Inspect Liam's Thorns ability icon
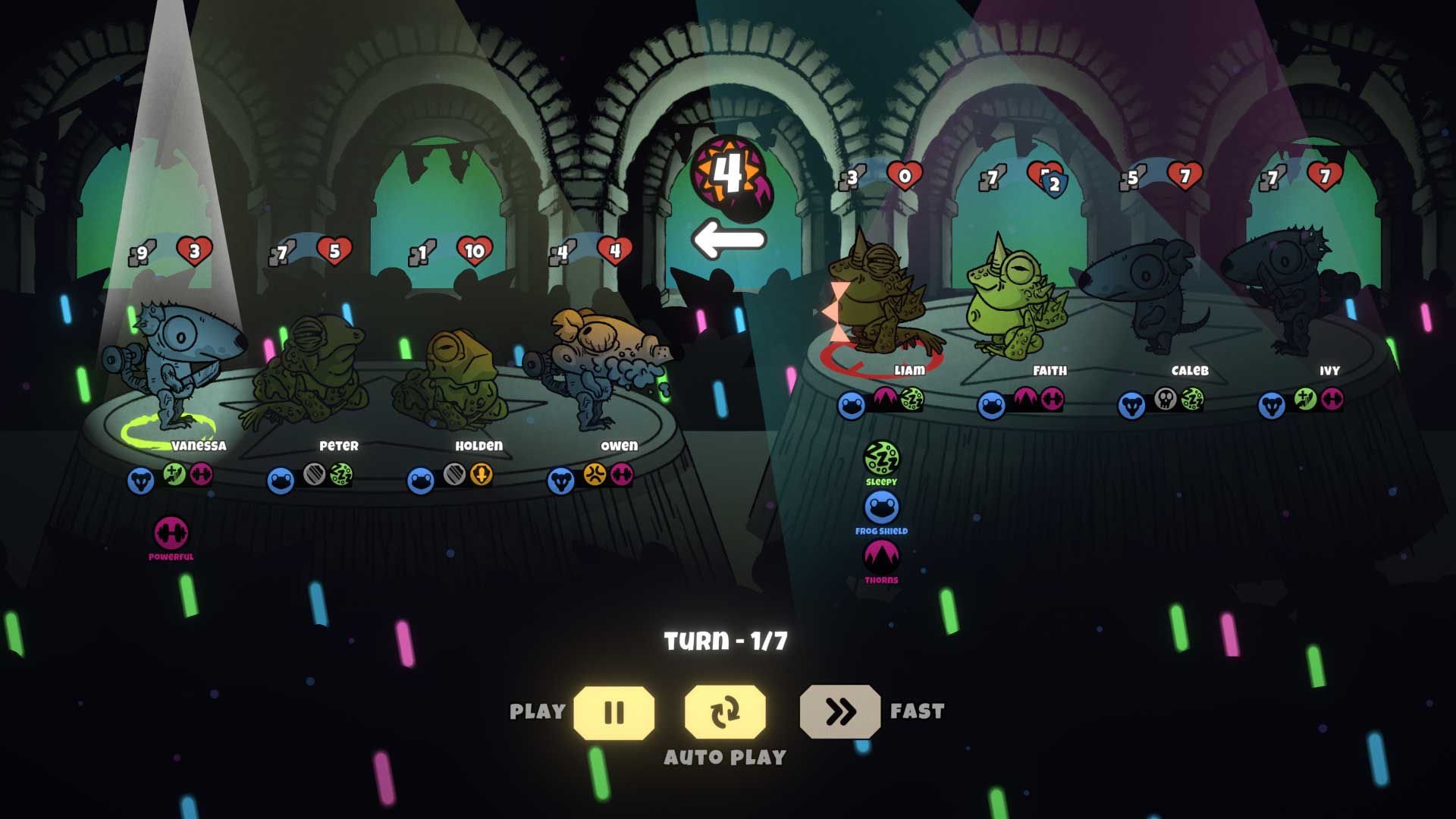The image size is (1456, 819). click(881, 557)
